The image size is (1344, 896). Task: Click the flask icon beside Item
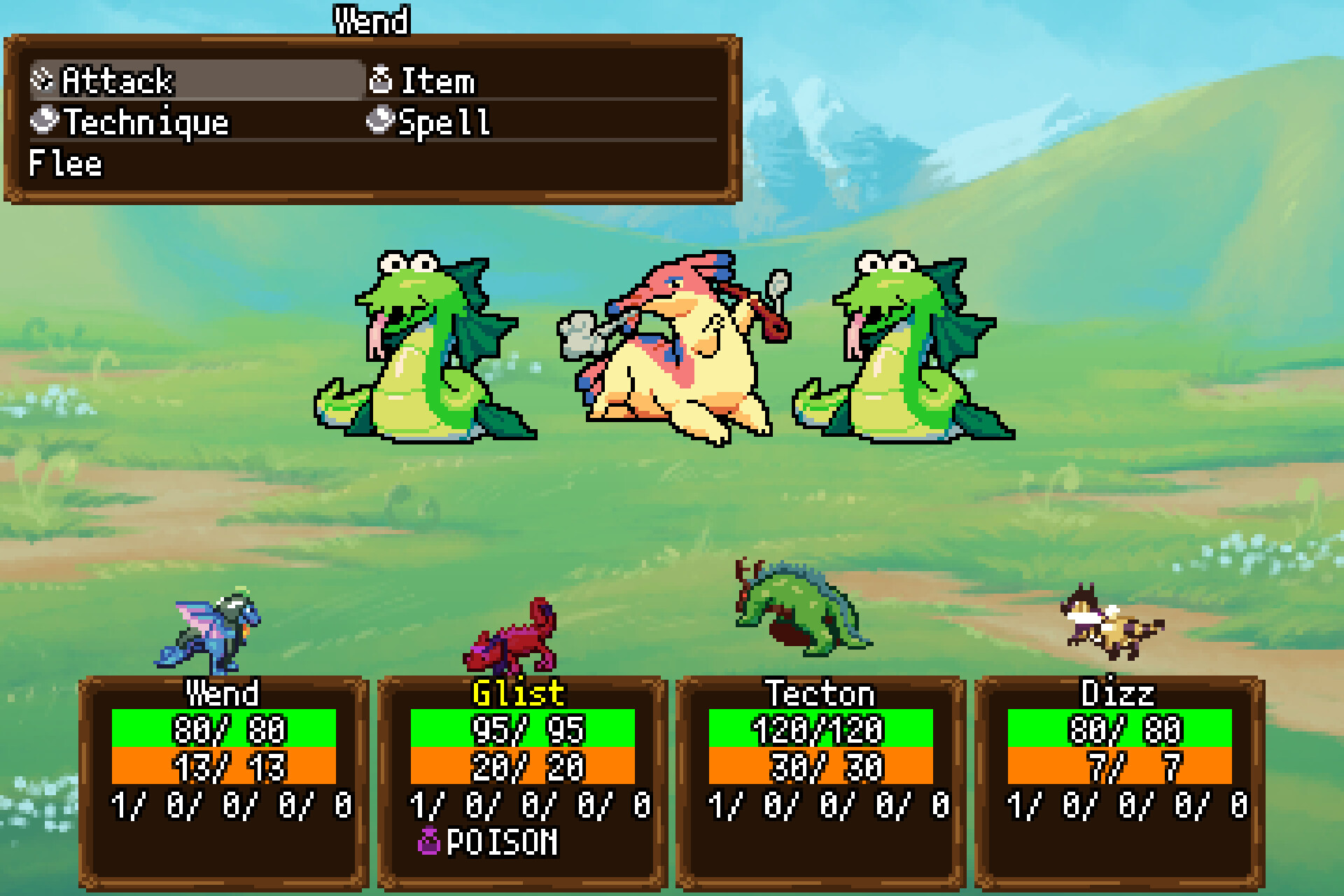click(381, 80)
